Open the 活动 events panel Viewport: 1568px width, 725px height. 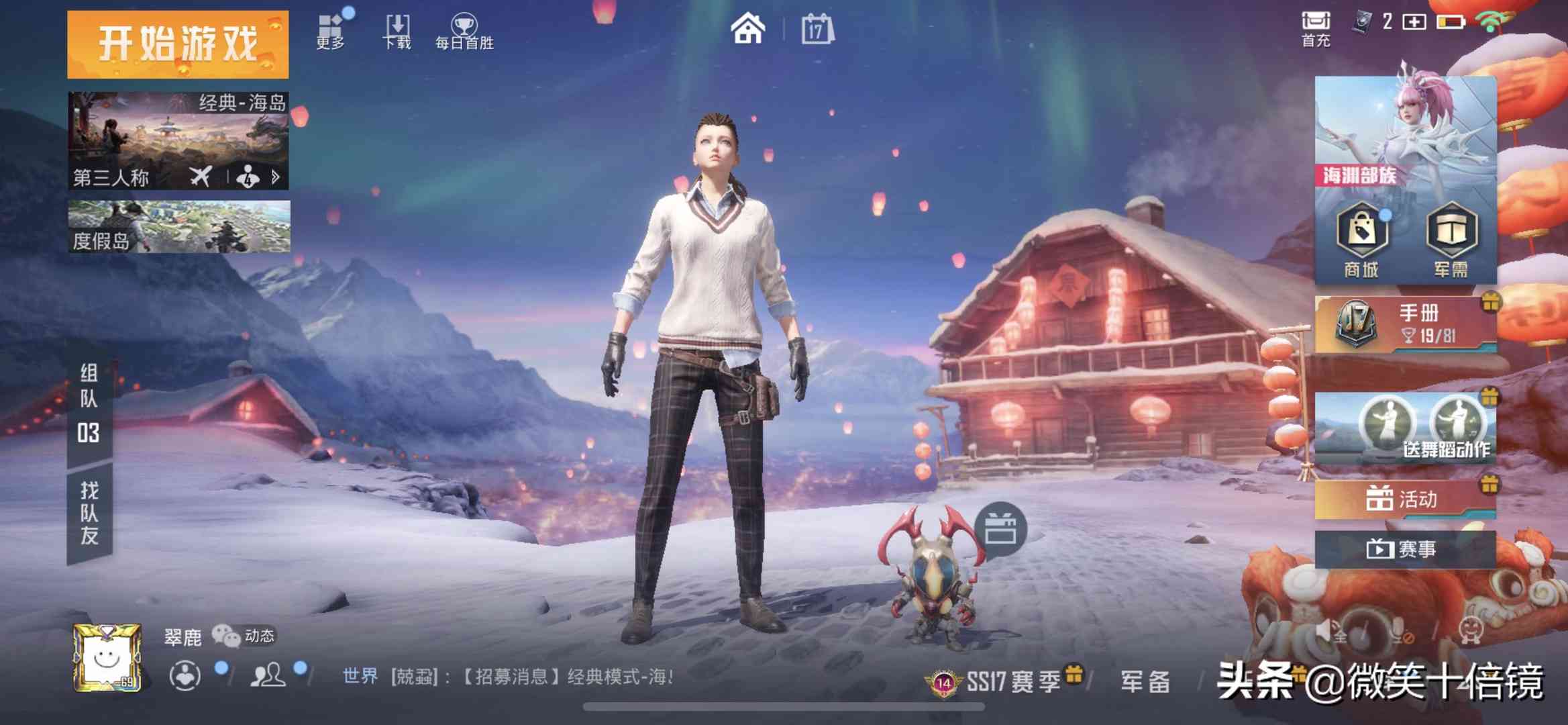tap(1405, 499)
